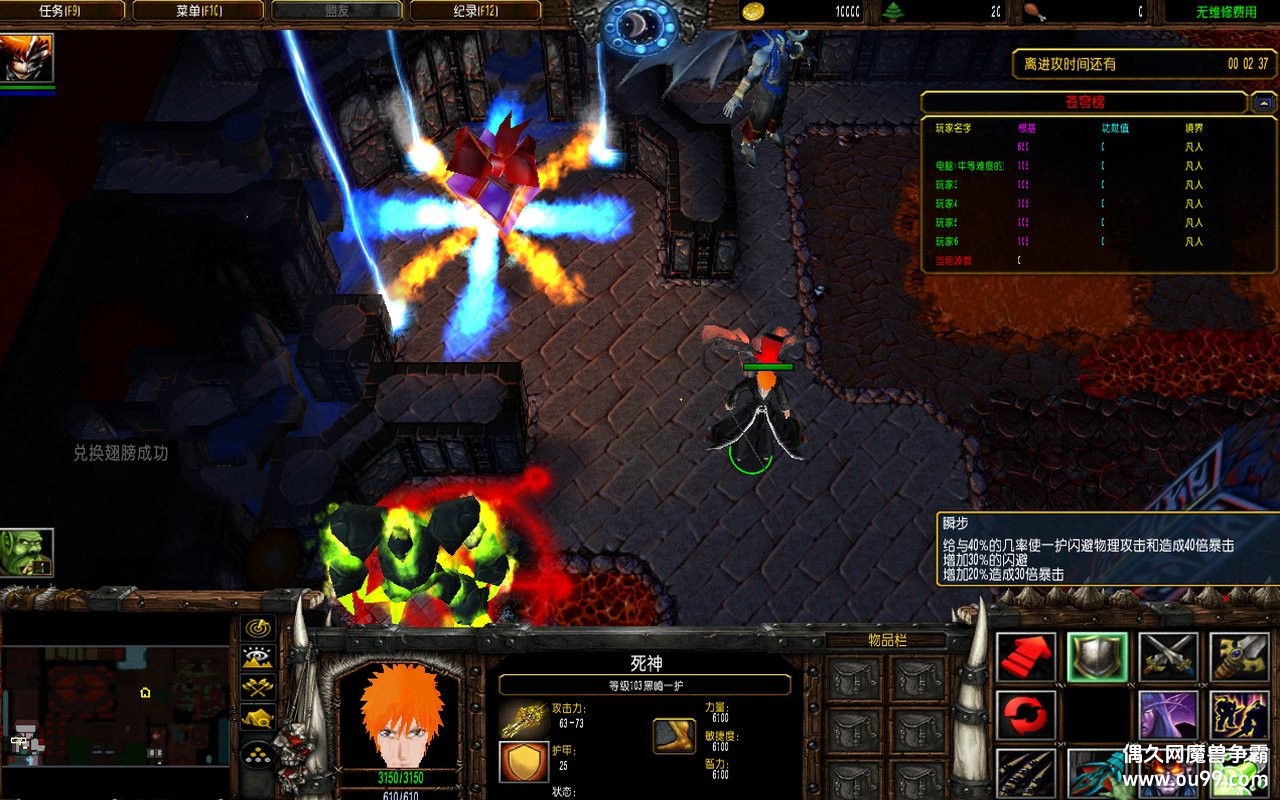The height and width of the screenshot is (800, 1280).
Task: Select the hero icon at top-left
Action: tap(27, 59)
